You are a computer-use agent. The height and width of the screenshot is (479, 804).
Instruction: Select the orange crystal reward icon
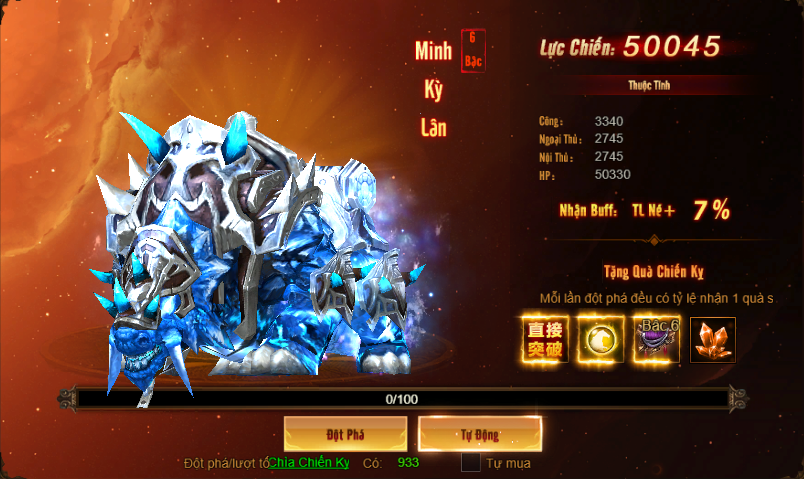click(713, 339)
